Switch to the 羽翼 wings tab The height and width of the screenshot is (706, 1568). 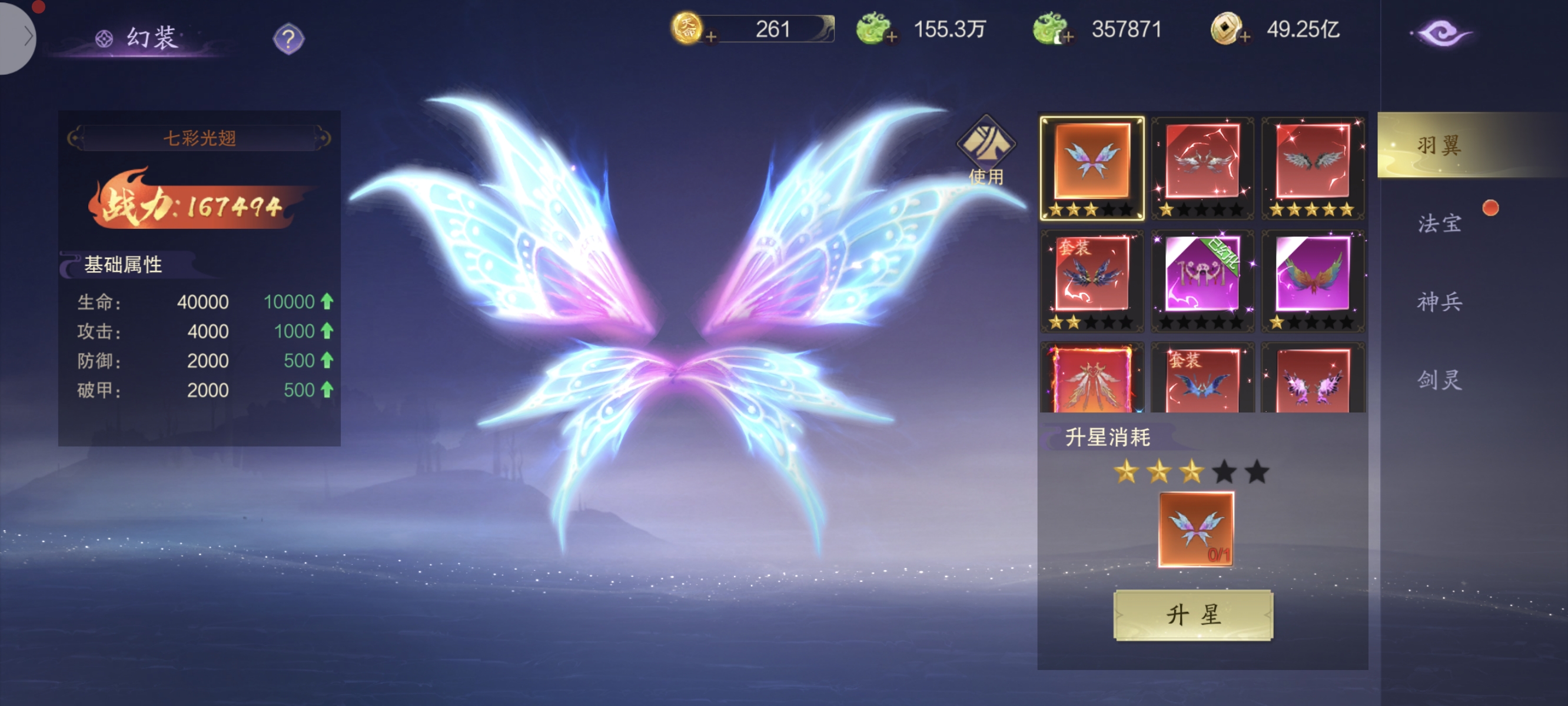click(1439, 145)
